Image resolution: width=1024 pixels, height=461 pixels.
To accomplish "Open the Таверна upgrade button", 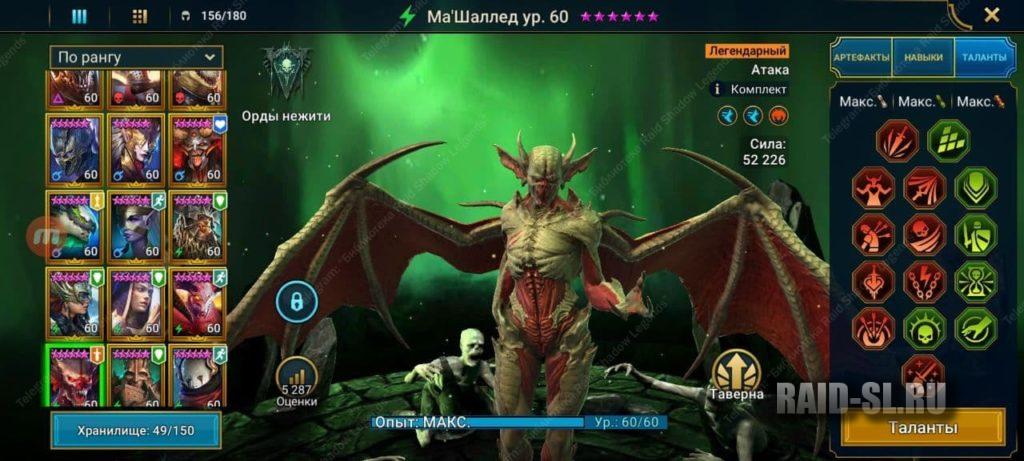I will pyautogui.click(x=737, y=371).
